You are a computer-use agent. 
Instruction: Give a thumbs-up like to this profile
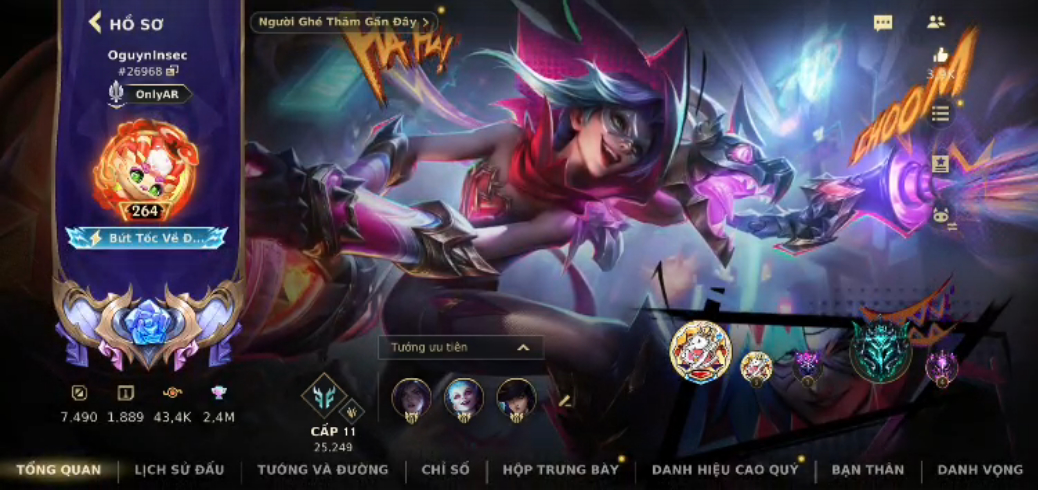tap(940, 56)
